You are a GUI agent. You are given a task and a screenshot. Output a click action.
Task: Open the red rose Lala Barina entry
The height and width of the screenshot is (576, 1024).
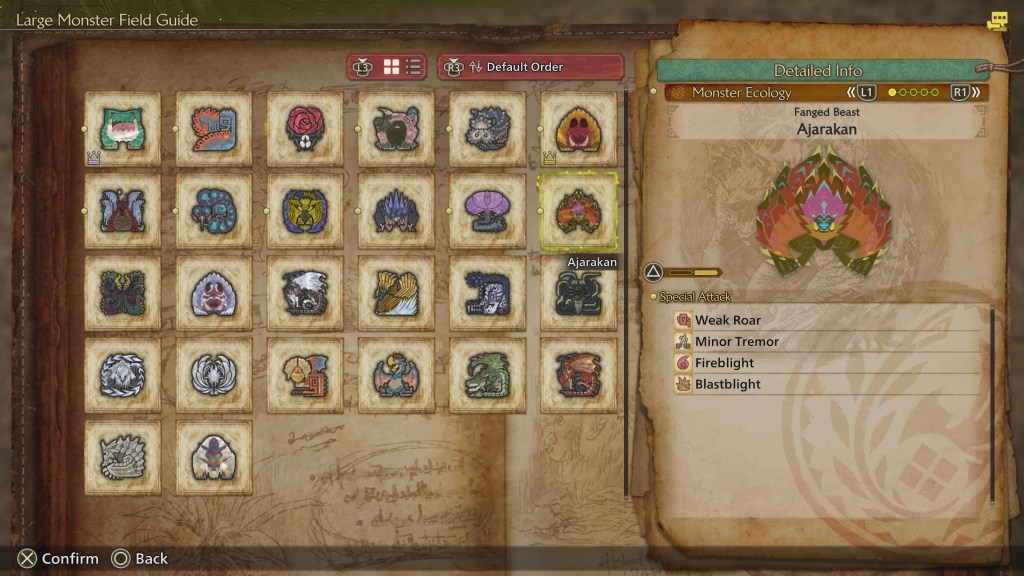click(x=305, y=129)
